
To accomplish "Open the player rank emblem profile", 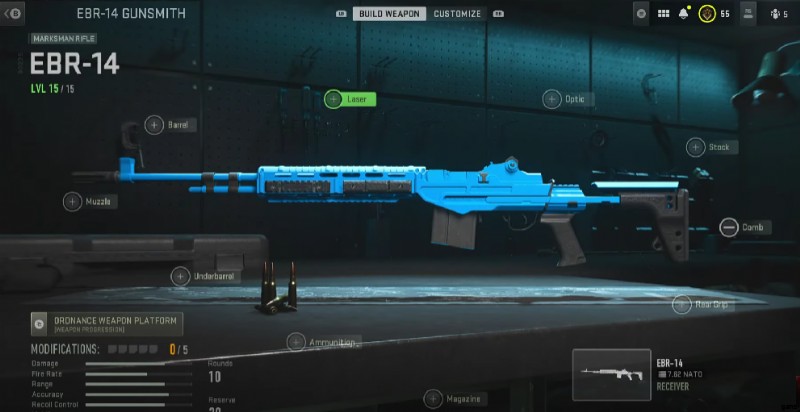I will tap(706, 14).
